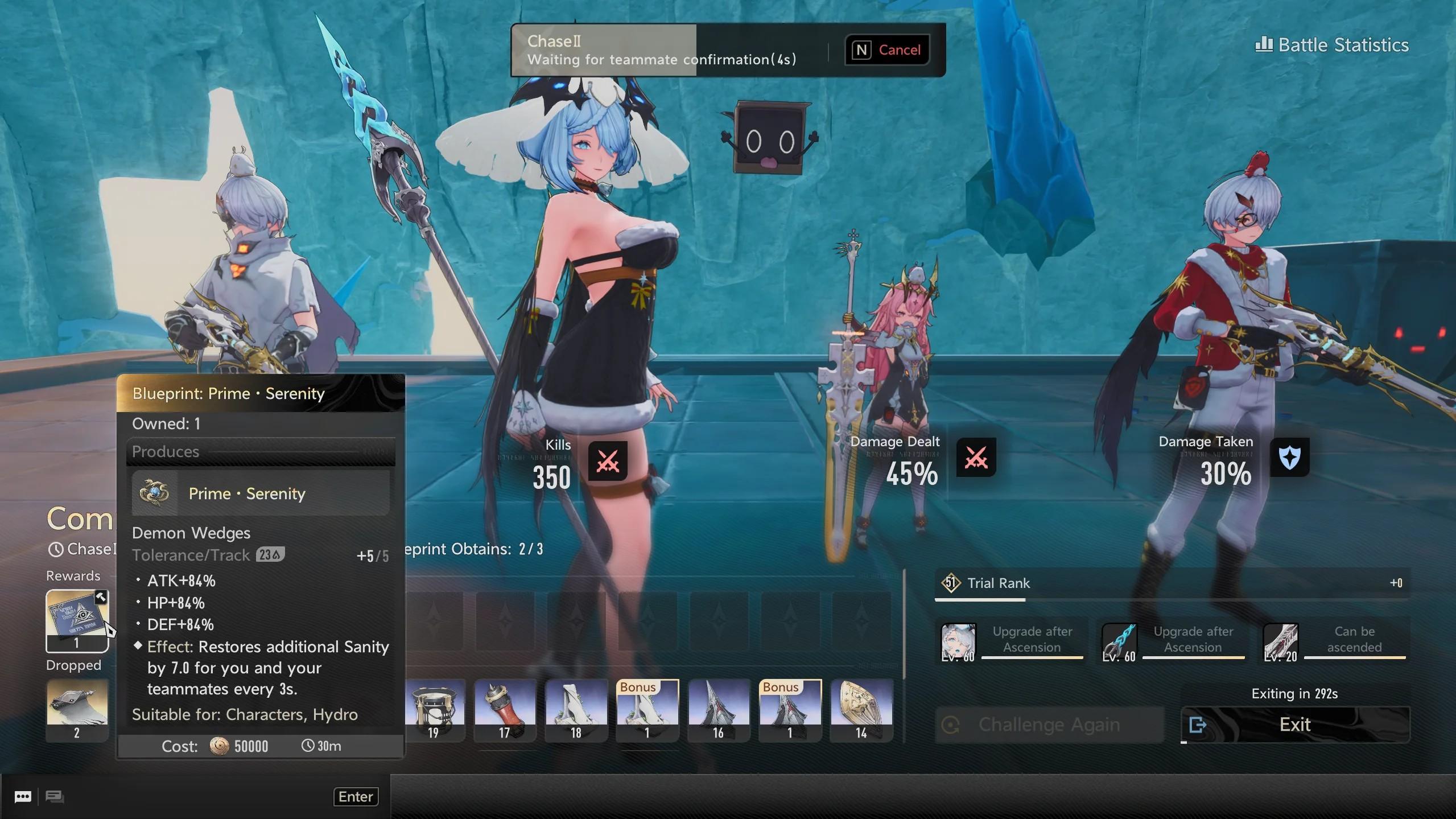Select the dark spike drop with count 16
The width and height of the screenshot is (1456, 819).
click(x=719, y=709)
